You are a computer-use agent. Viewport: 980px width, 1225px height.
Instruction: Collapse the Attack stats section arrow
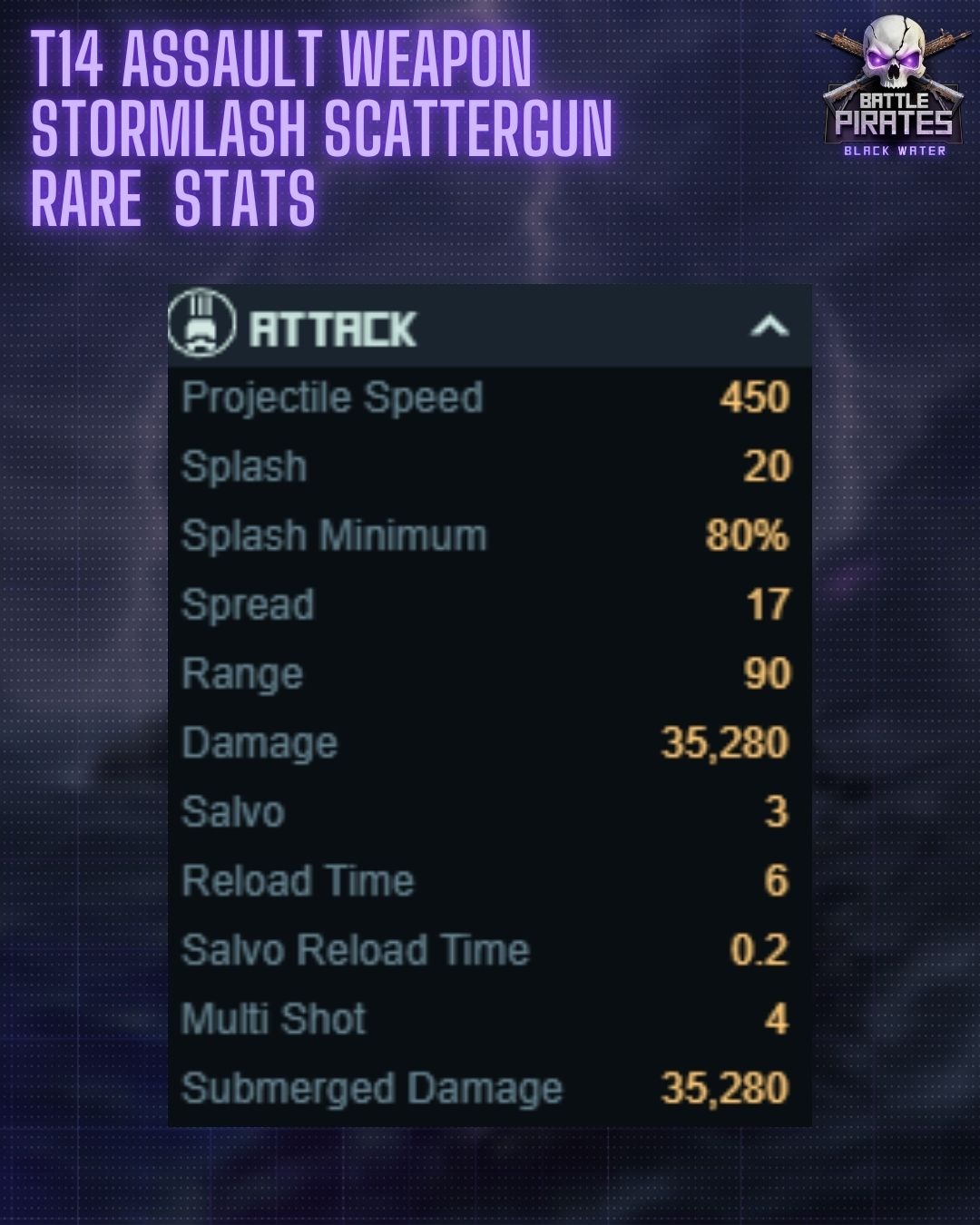[x=769, y=326]
